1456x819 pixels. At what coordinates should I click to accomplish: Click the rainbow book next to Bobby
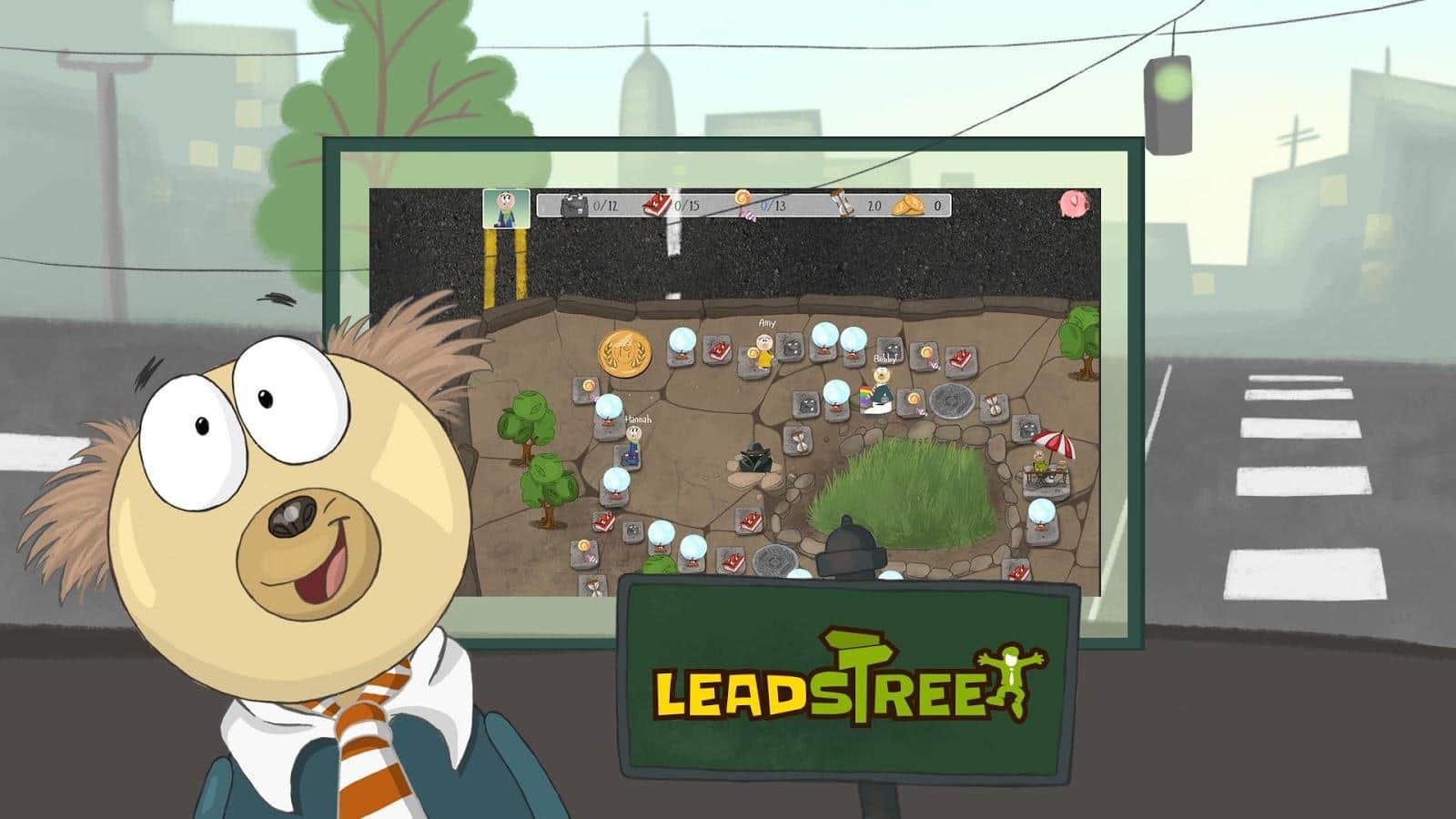[x=865, y=399]
